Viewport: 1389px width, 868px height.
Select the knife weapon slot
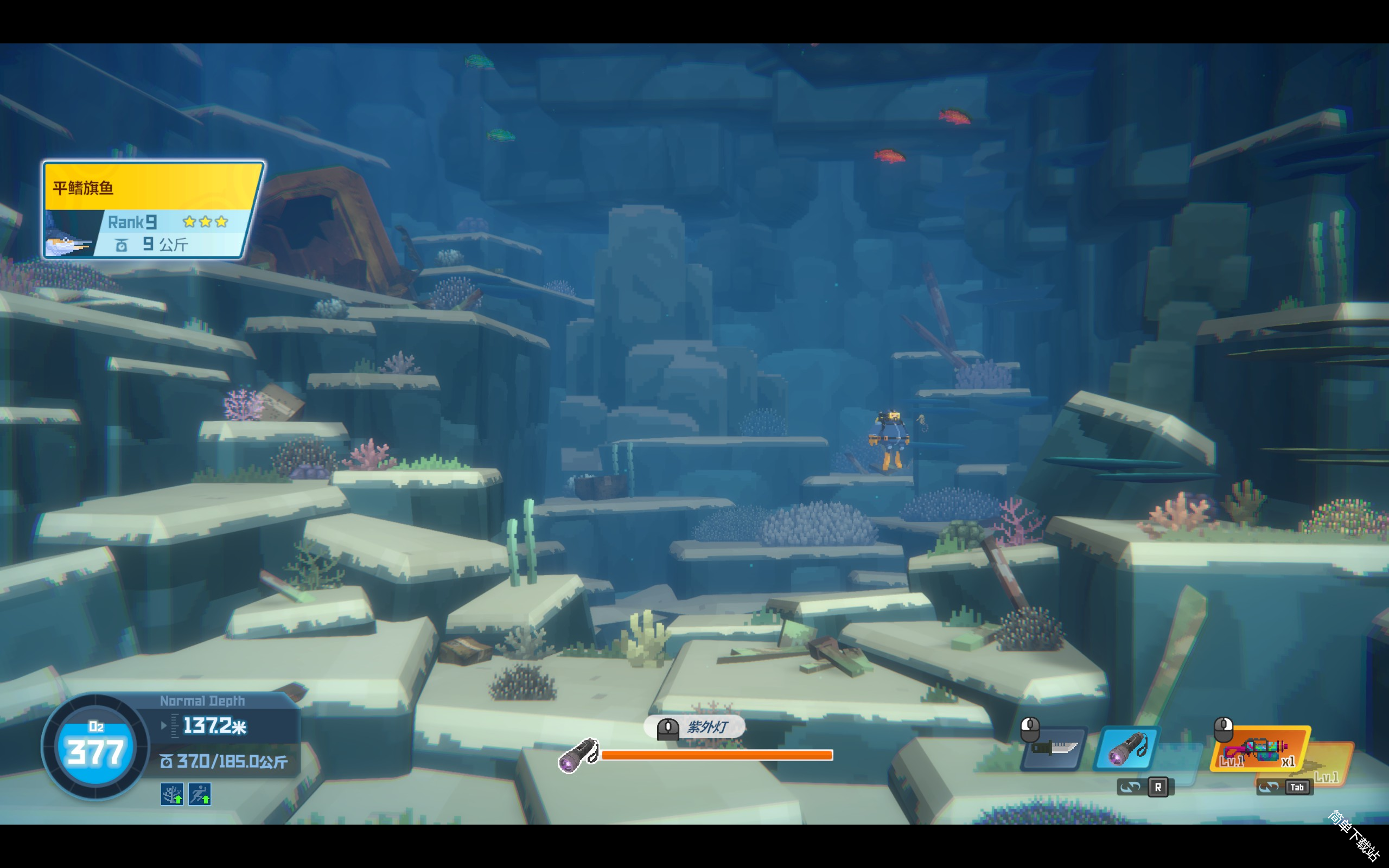pos(1055,749)
